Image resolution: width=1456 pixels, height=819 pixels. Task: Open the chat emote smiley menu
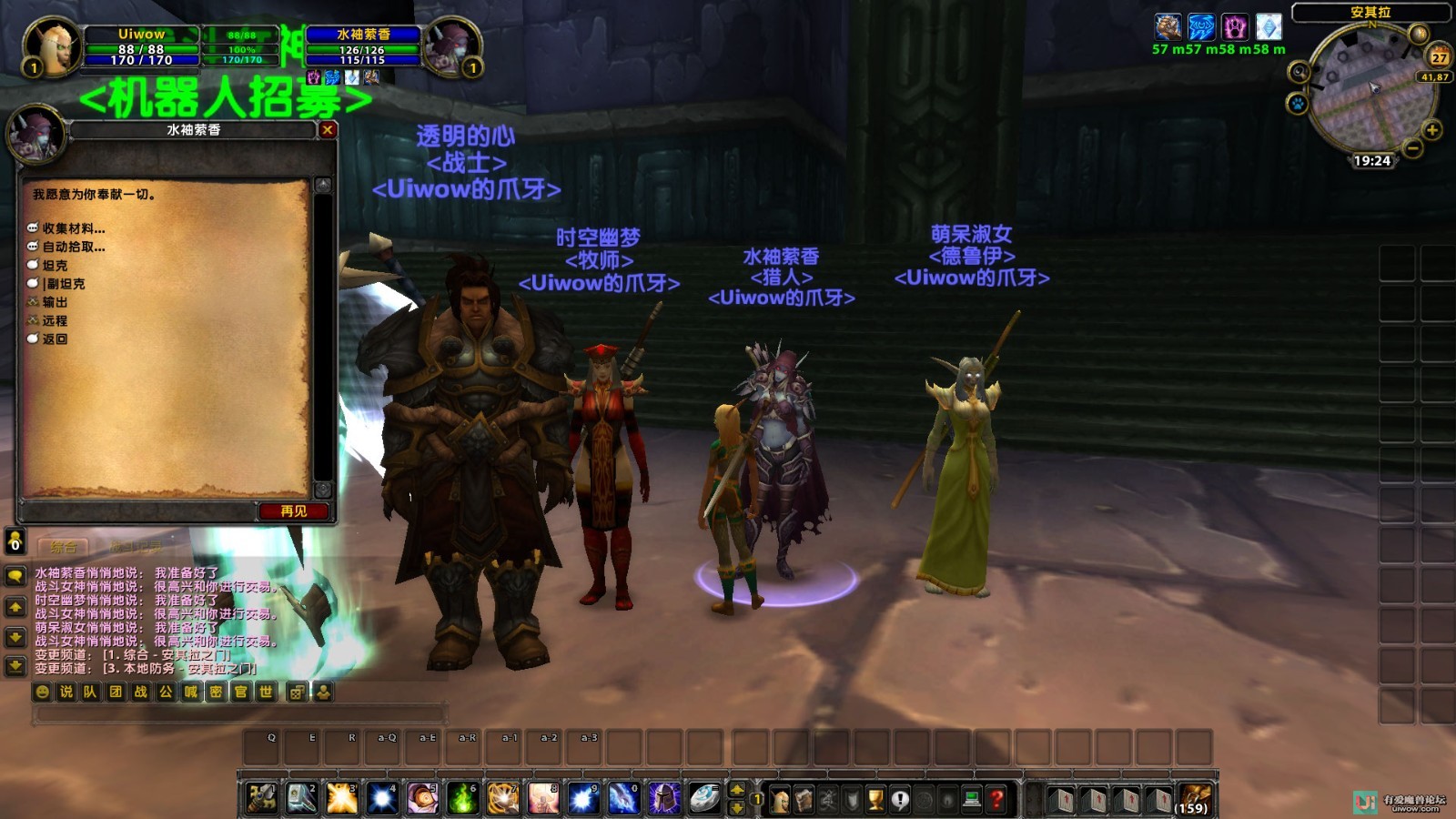pos(43,693)
